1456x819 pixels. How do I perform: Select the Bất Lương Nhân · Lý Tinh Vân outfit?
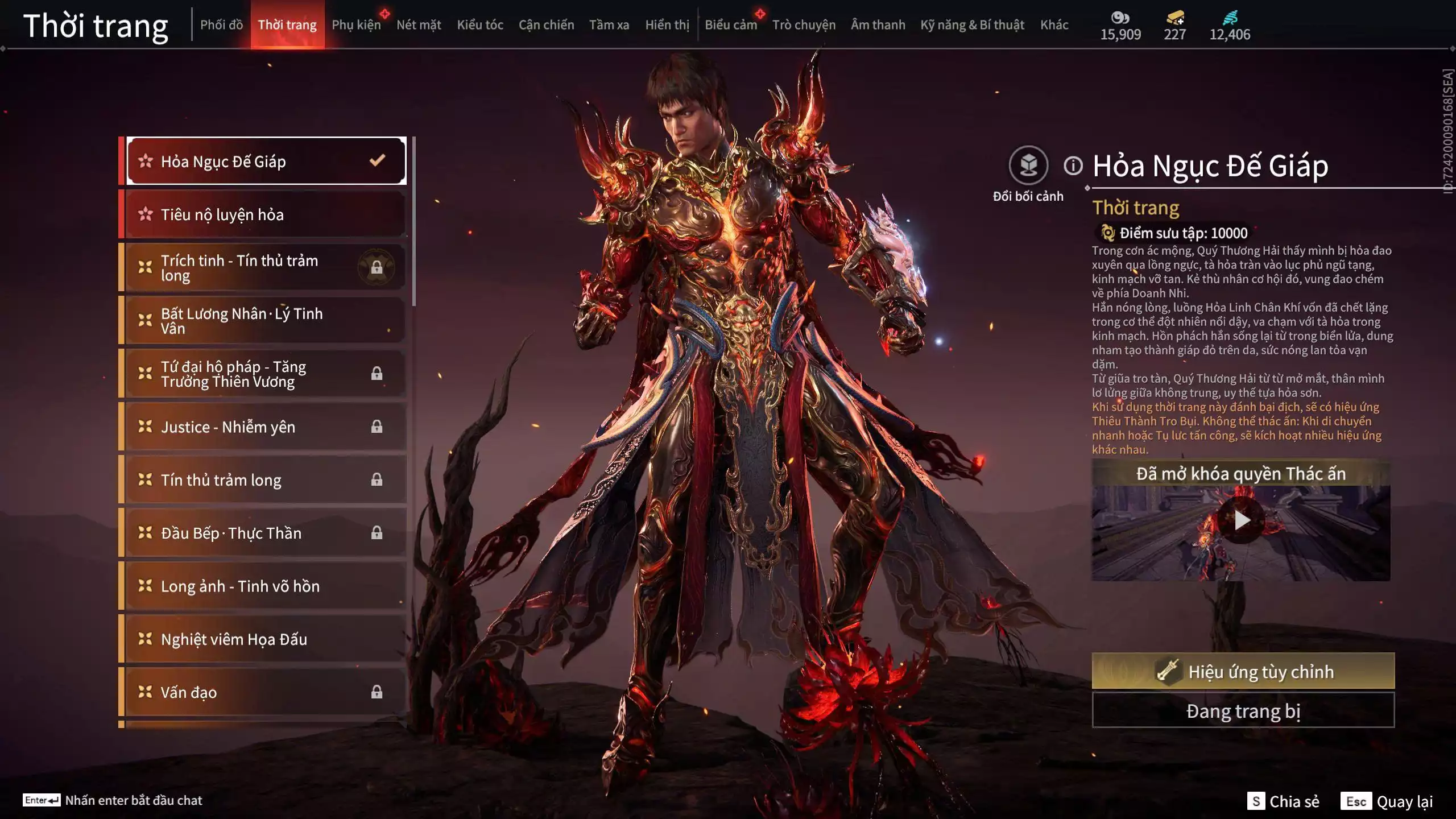265,321
